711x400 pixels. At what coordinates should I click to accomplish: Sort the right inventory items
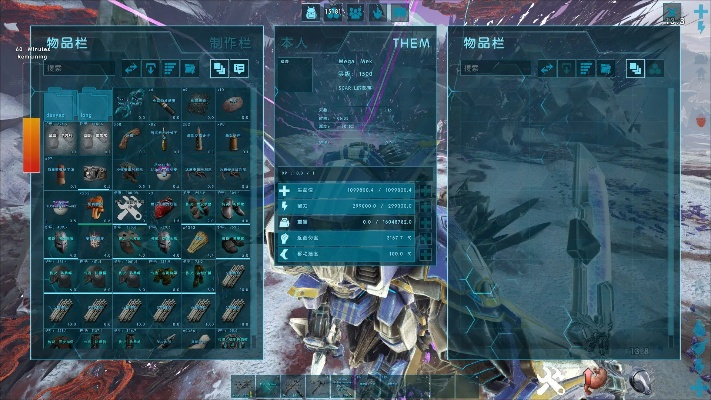(x=587, y=68)
